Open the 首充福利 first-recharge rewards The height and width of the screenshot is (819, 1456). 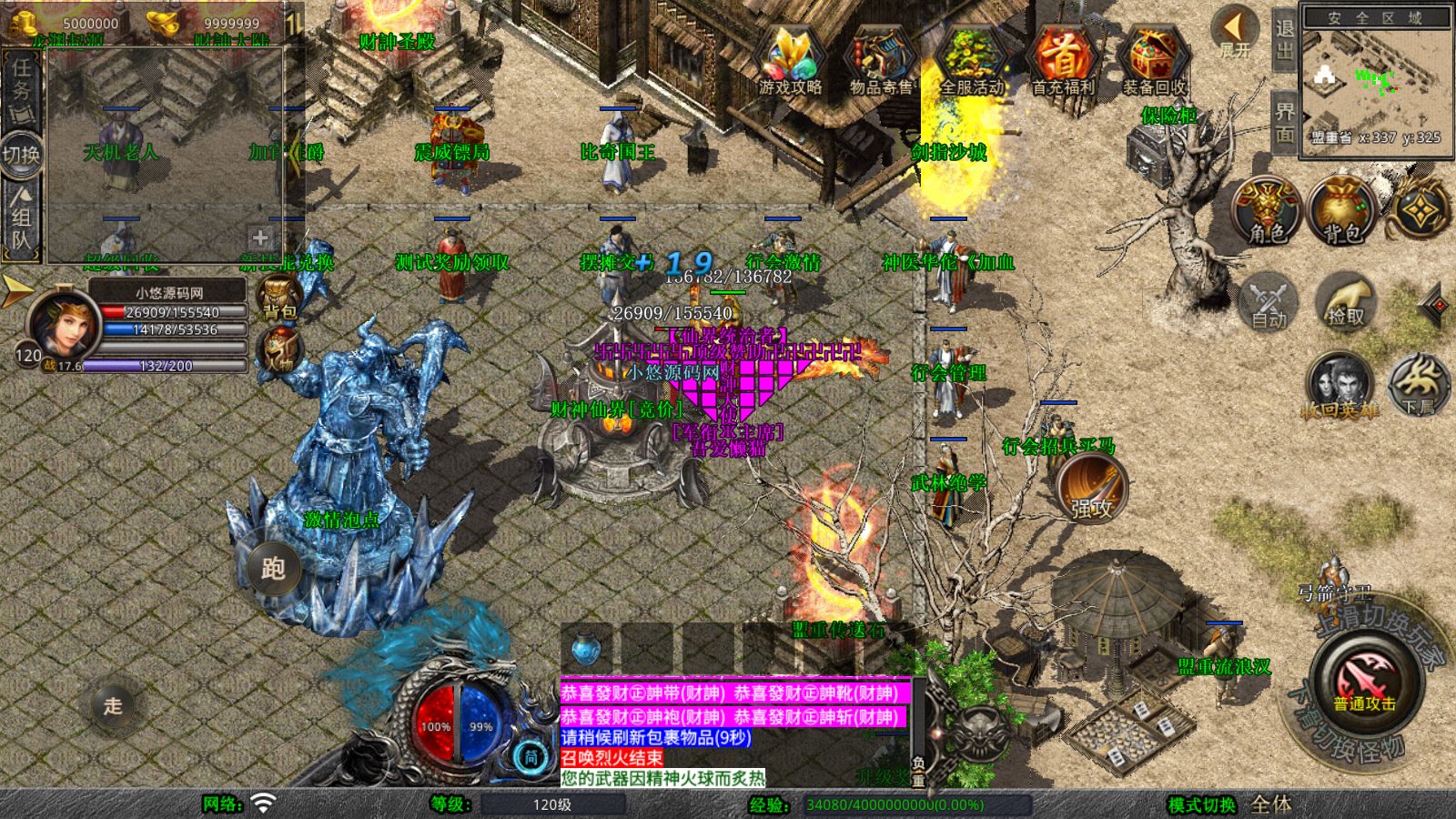(1062, 61)
